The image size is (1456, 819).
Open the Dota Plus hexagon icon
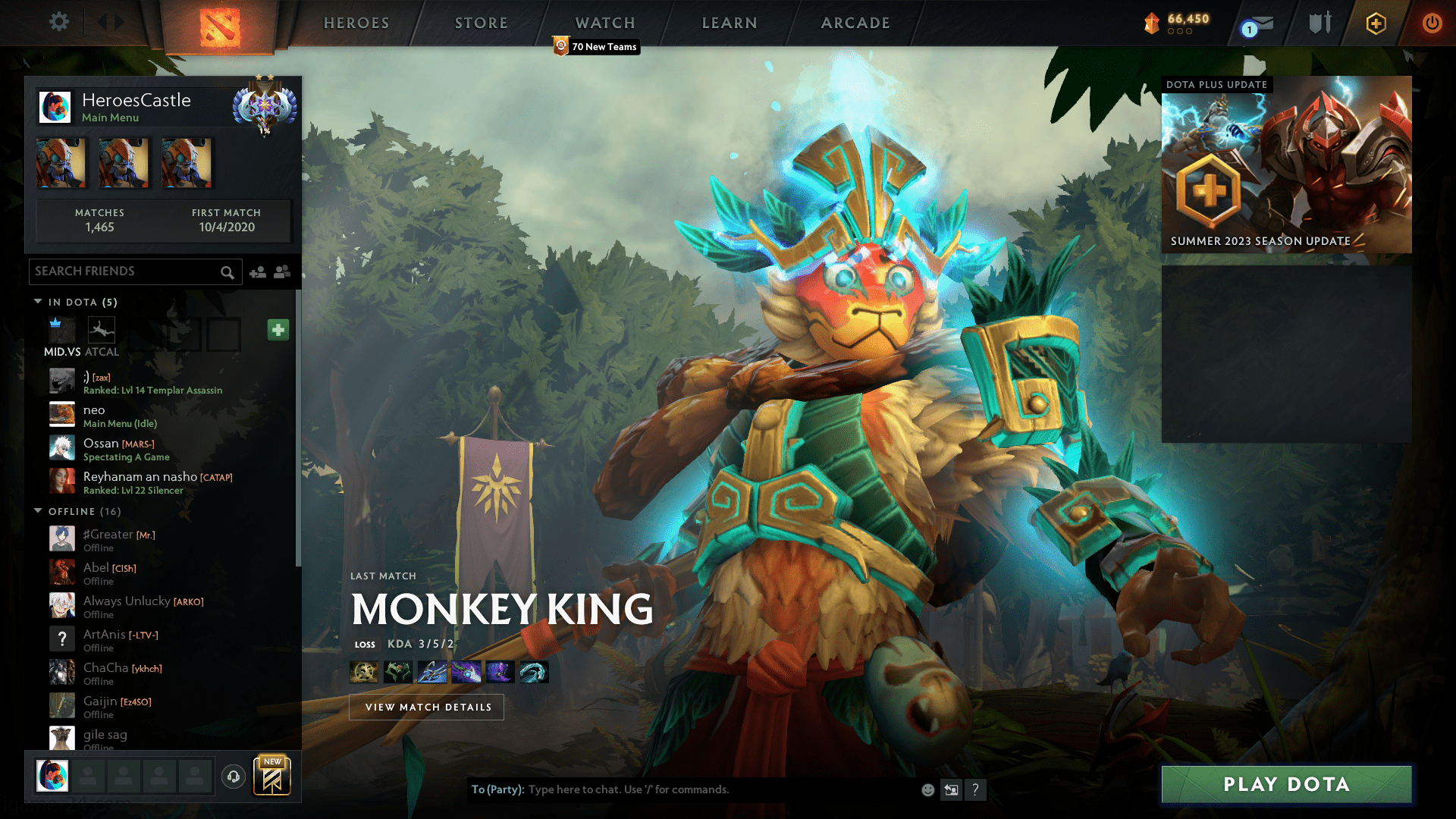point(1376,24)
